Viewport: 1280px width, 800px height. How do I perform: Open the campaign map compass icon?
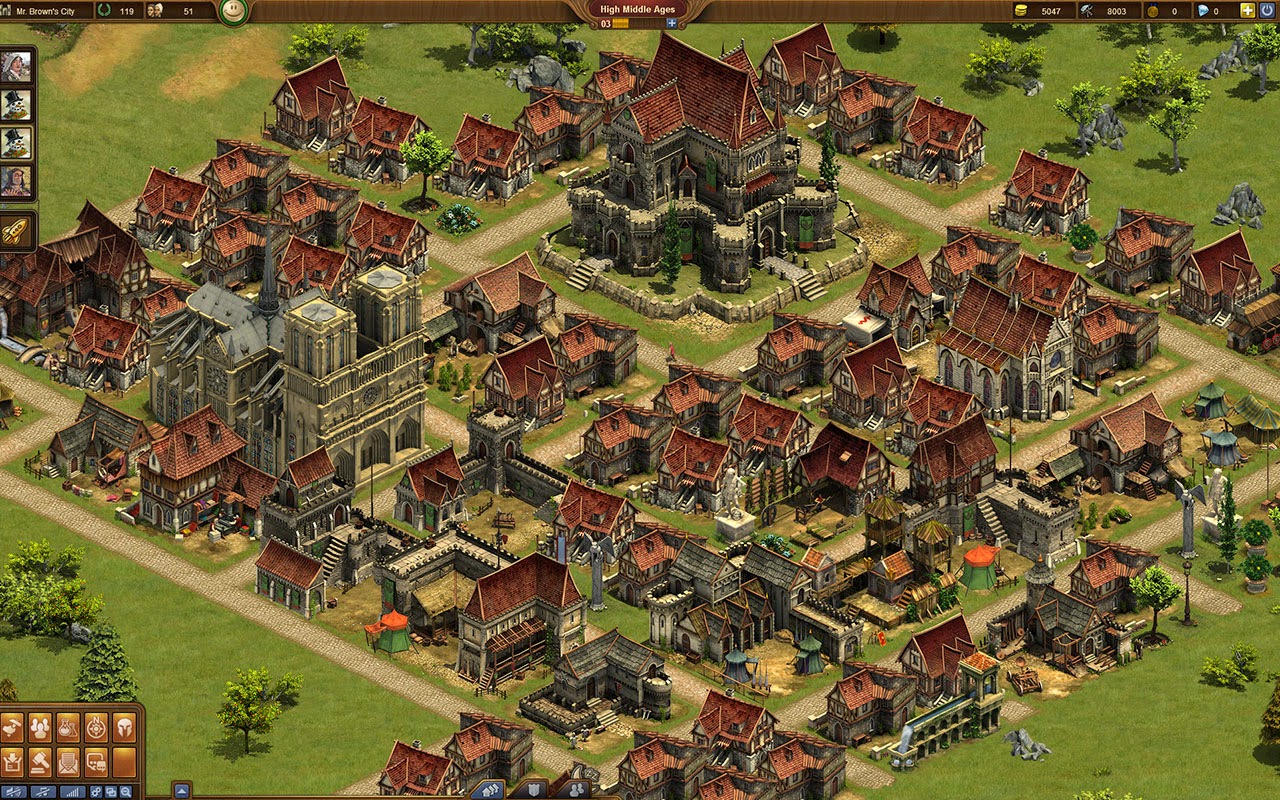tap(96, 728)
